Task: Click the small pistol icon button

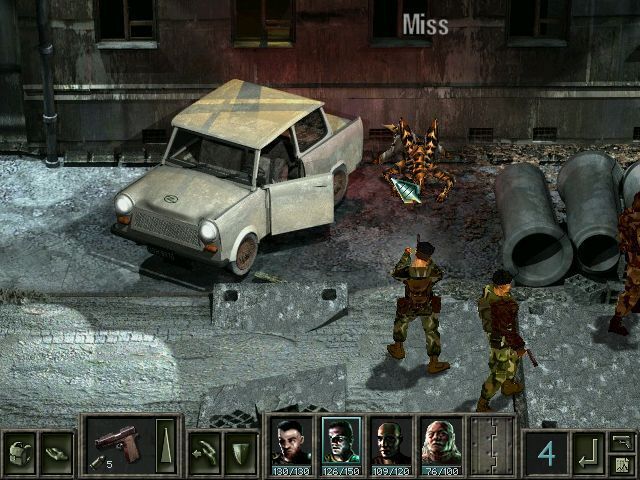Action: point(621,441)
